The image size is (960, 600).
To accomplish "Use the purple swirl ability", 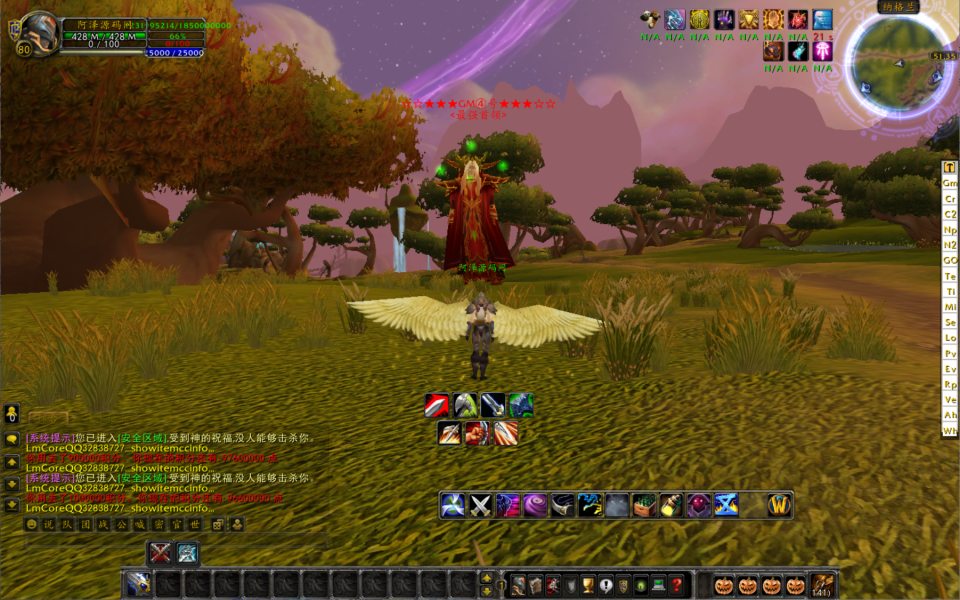I will pos(535,505).
